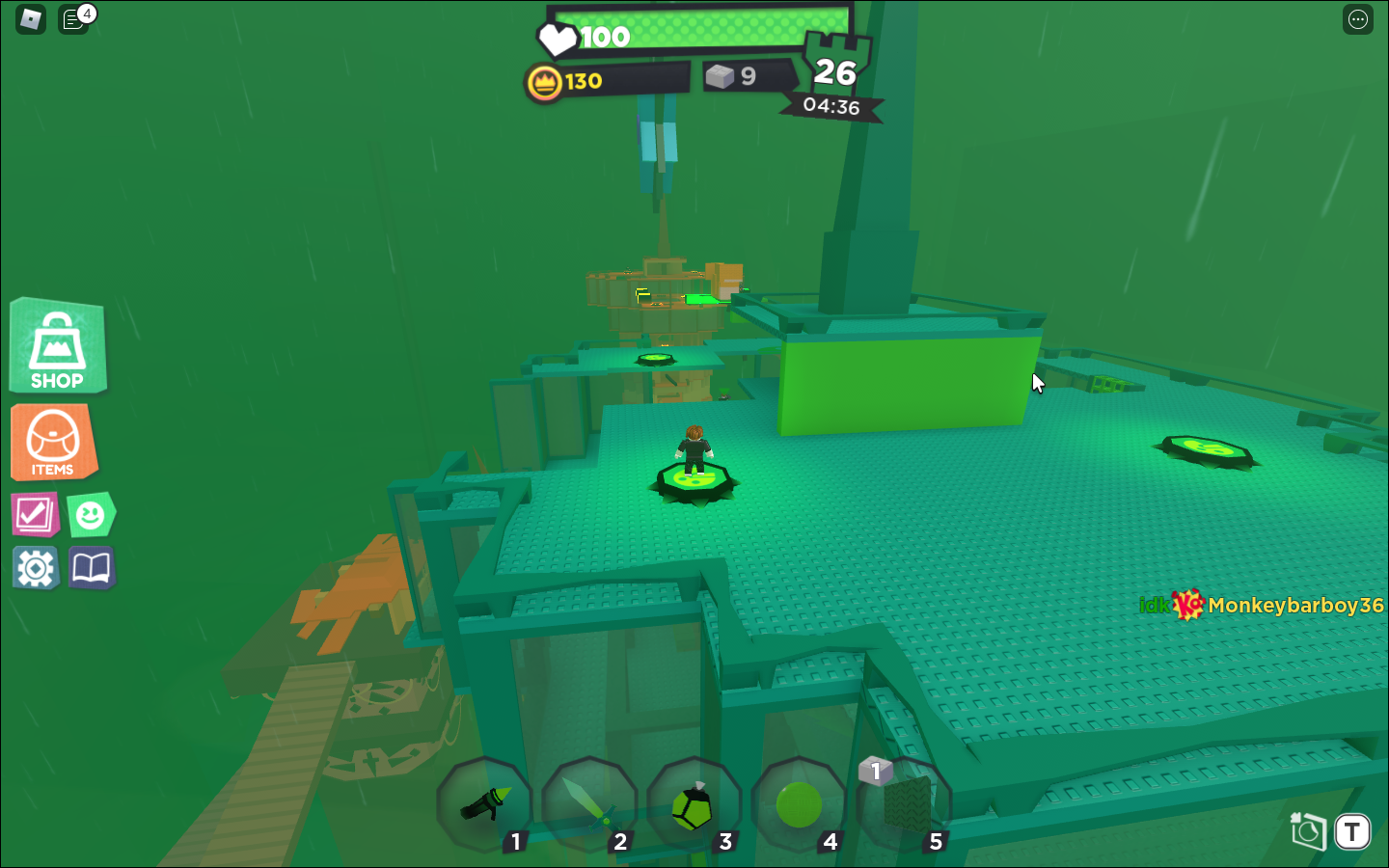Click the sticker camera icon

1308,830
